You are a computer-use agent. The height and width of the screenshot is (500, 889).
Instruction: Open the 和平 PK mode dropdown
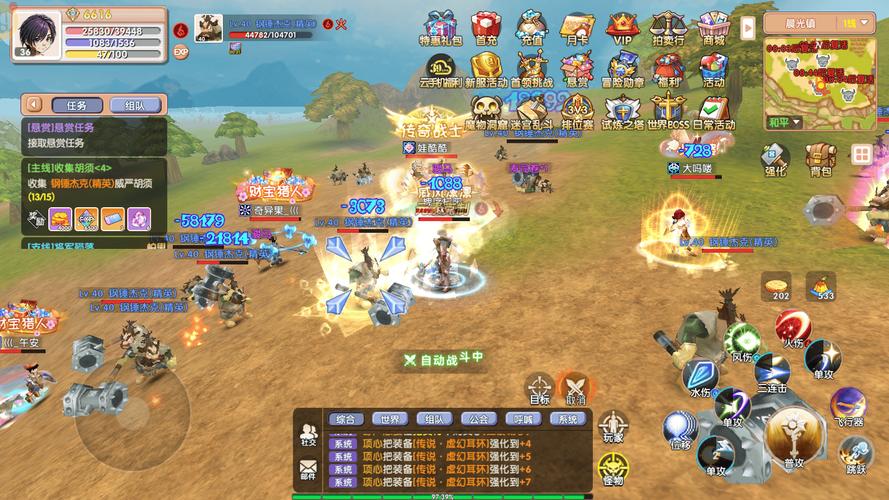click(x=785, y=123)
